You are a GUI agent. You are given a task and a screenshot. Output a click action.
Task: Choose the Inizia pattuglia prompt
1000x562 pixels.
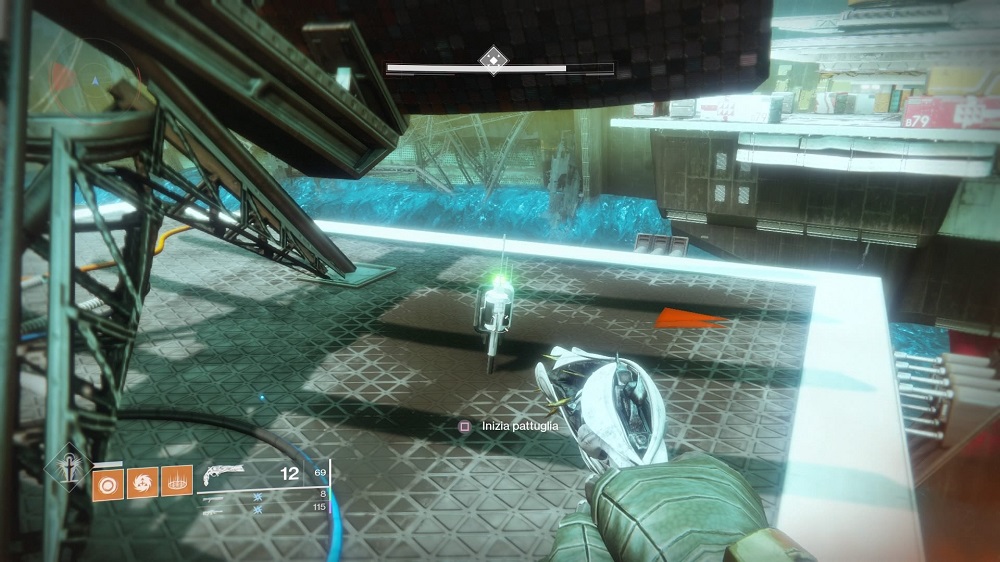click(507, 426)
